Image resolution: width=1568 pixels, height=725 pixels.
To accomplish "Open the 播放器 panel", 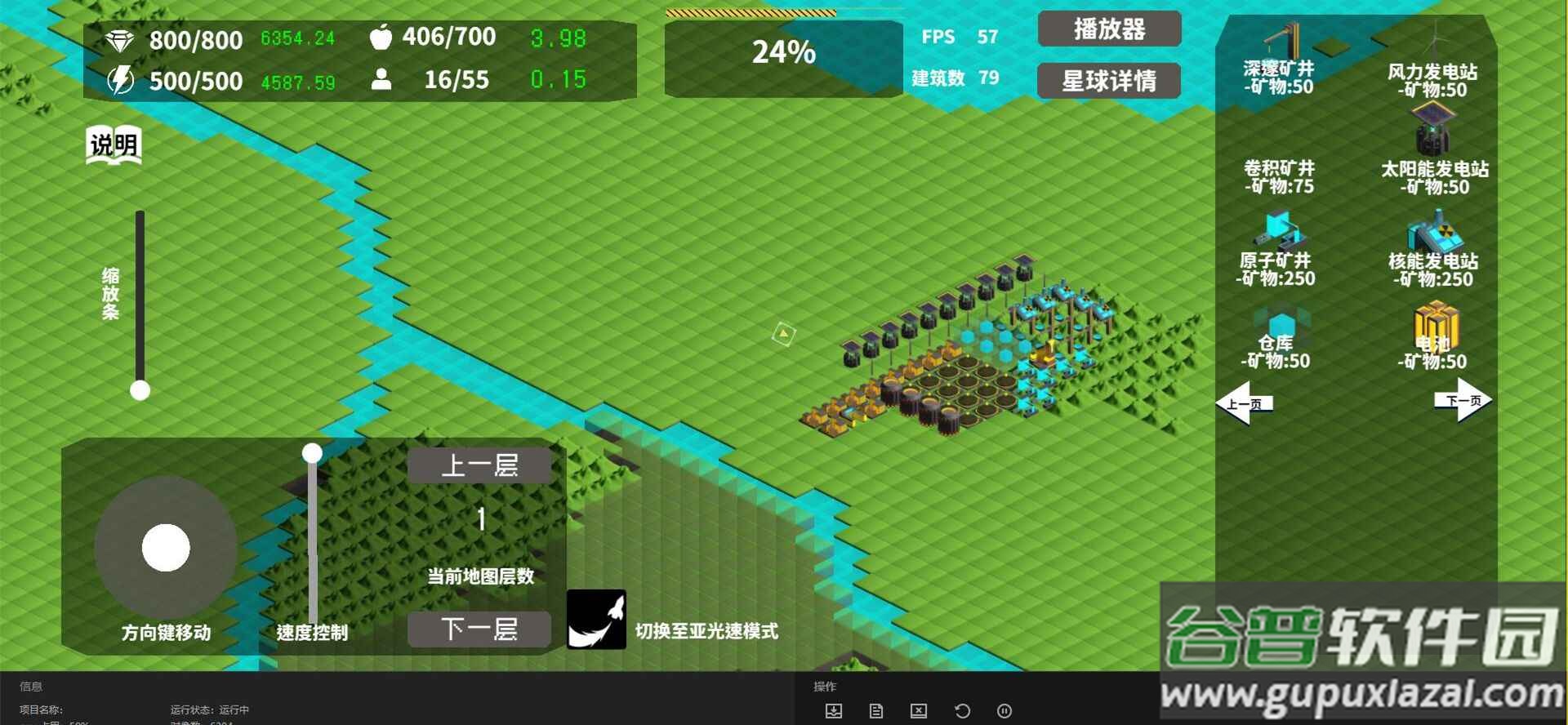I will click(1109, 29).
